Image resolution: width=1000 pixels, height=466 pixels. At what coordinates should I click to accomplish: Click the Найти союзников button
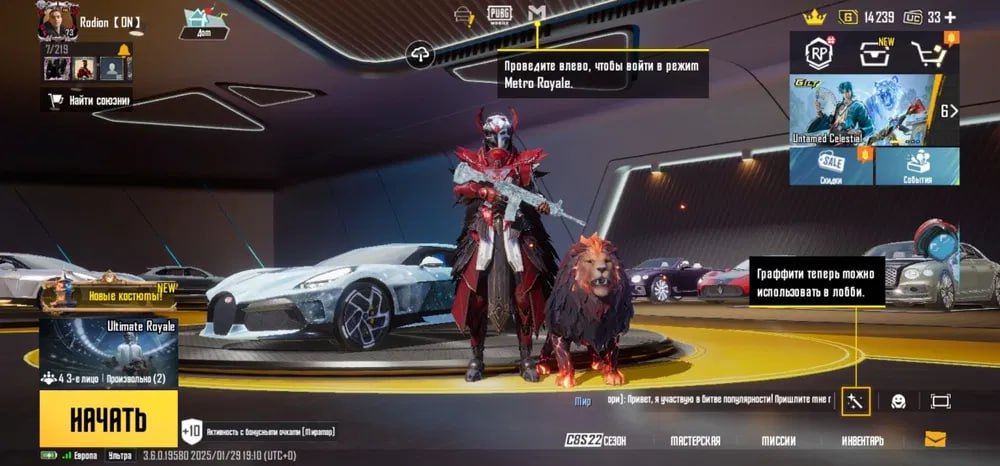tap(86, 99)
